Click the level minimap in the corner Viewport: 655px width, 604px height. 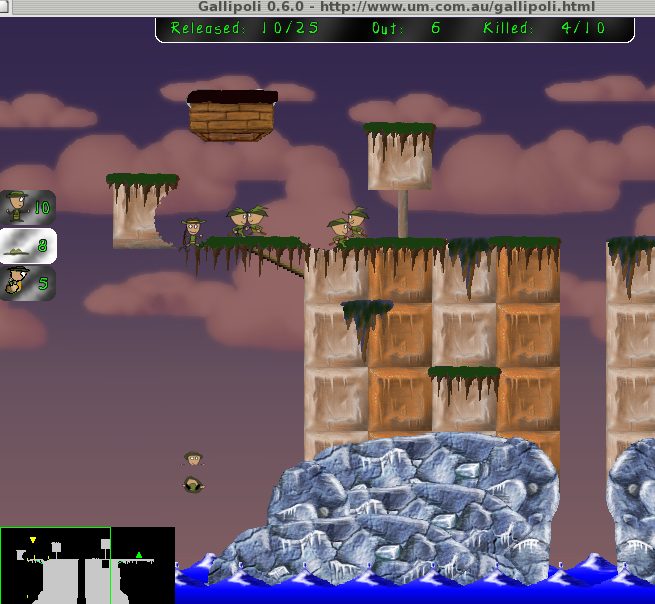coord(87,565)
